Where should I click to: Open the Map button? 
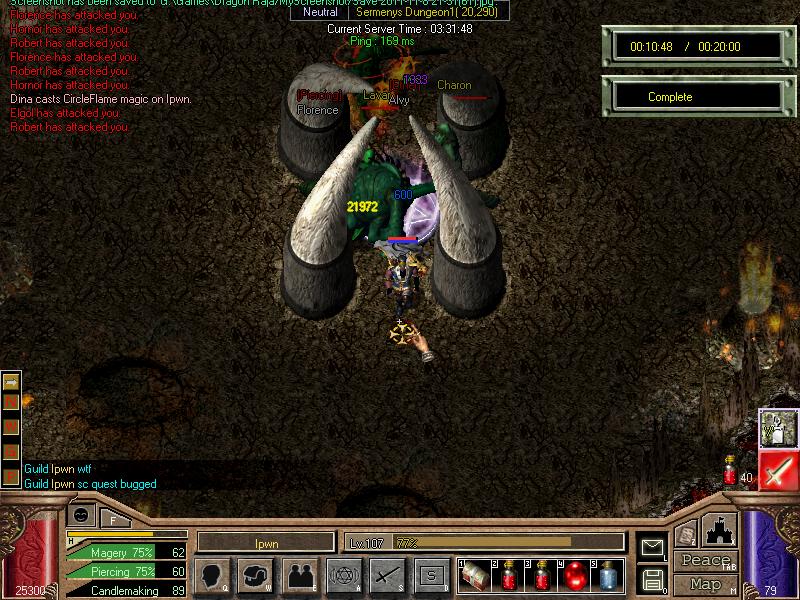(705, 583)
